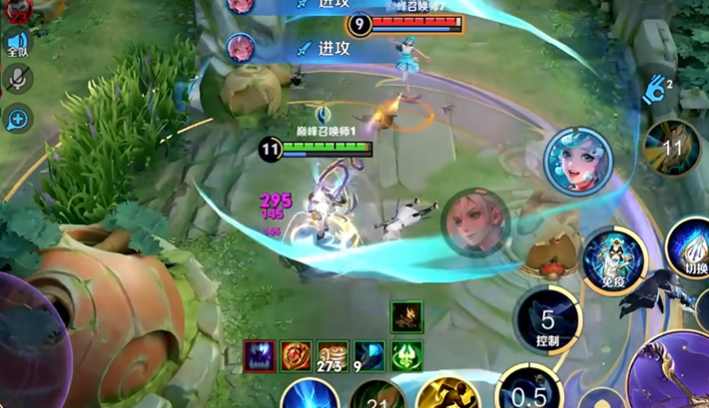709x408 pixels.
Task: Select the red swirl equipment item
Action: point(297,356)
